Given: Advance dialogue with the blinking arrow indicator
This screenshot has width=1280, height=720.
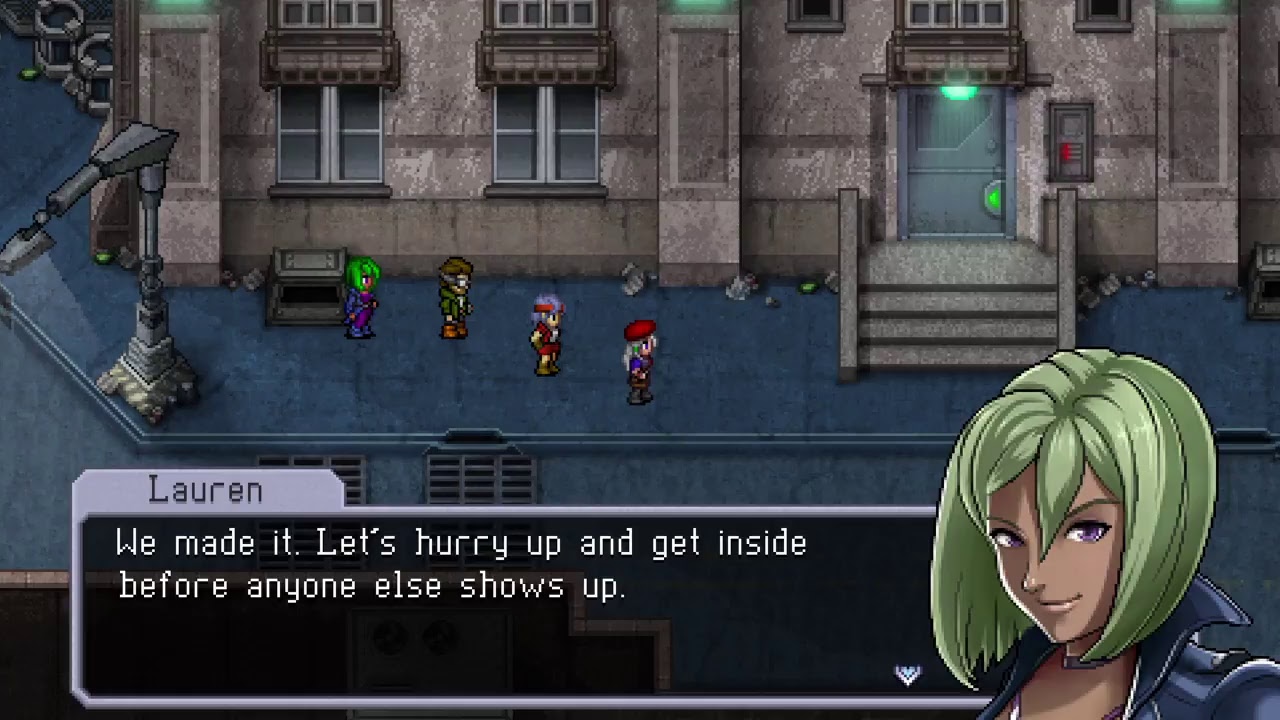Looking at the screenshot, I should pos(907,675).
